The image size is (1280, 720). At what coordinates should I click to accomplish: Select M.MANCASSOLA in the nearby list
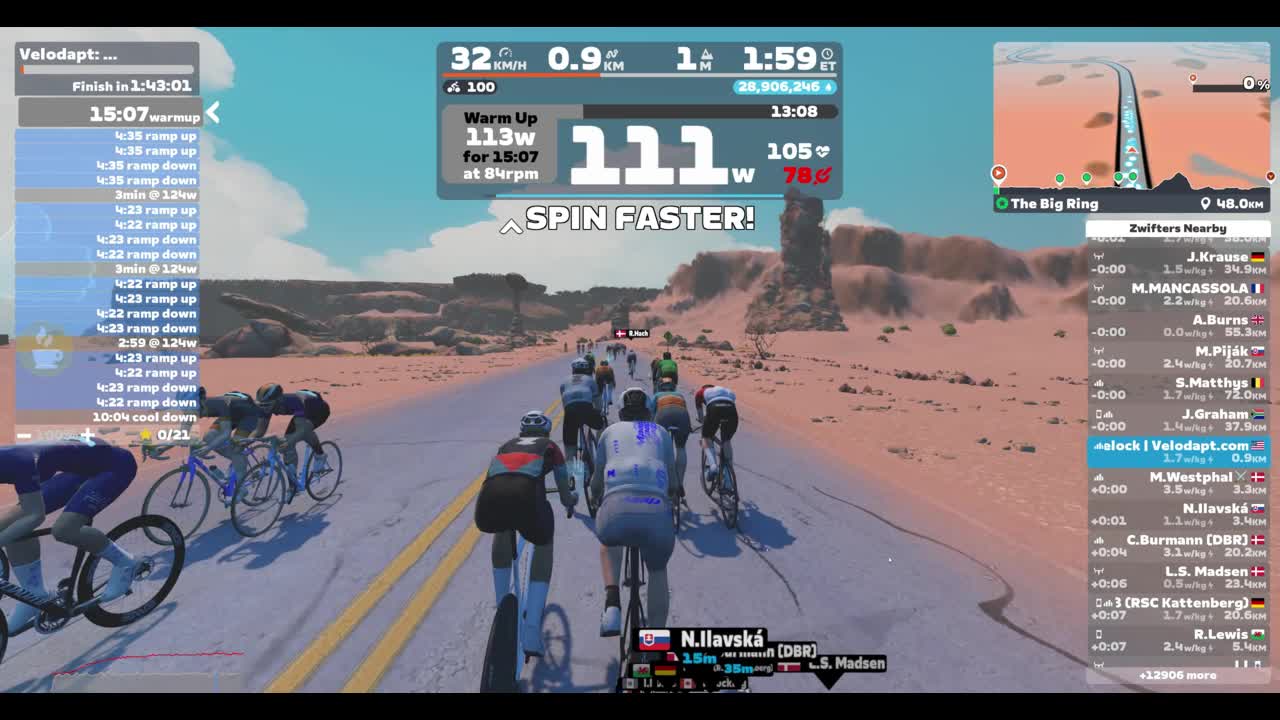point(1177,294)
